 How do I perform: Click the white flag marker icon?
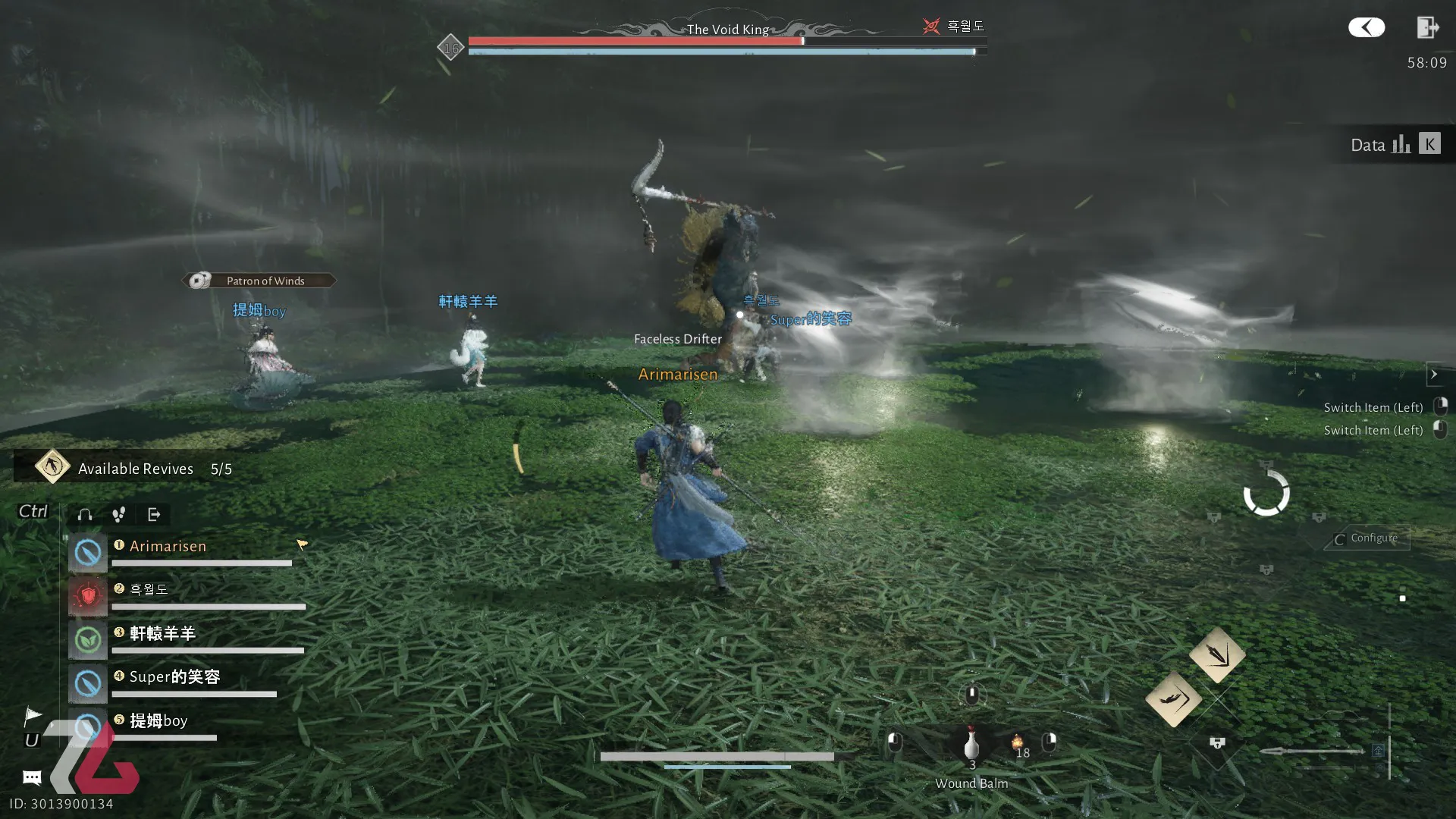coord(33,716)
